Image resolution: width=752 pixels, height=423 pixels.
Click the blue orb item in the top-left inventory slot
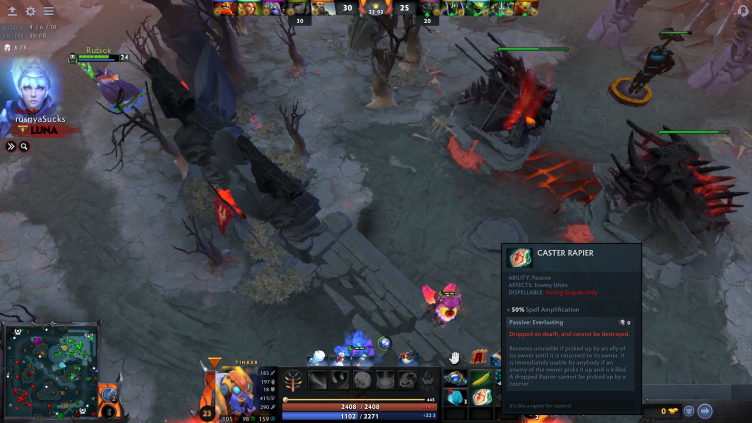coord(456,378)
